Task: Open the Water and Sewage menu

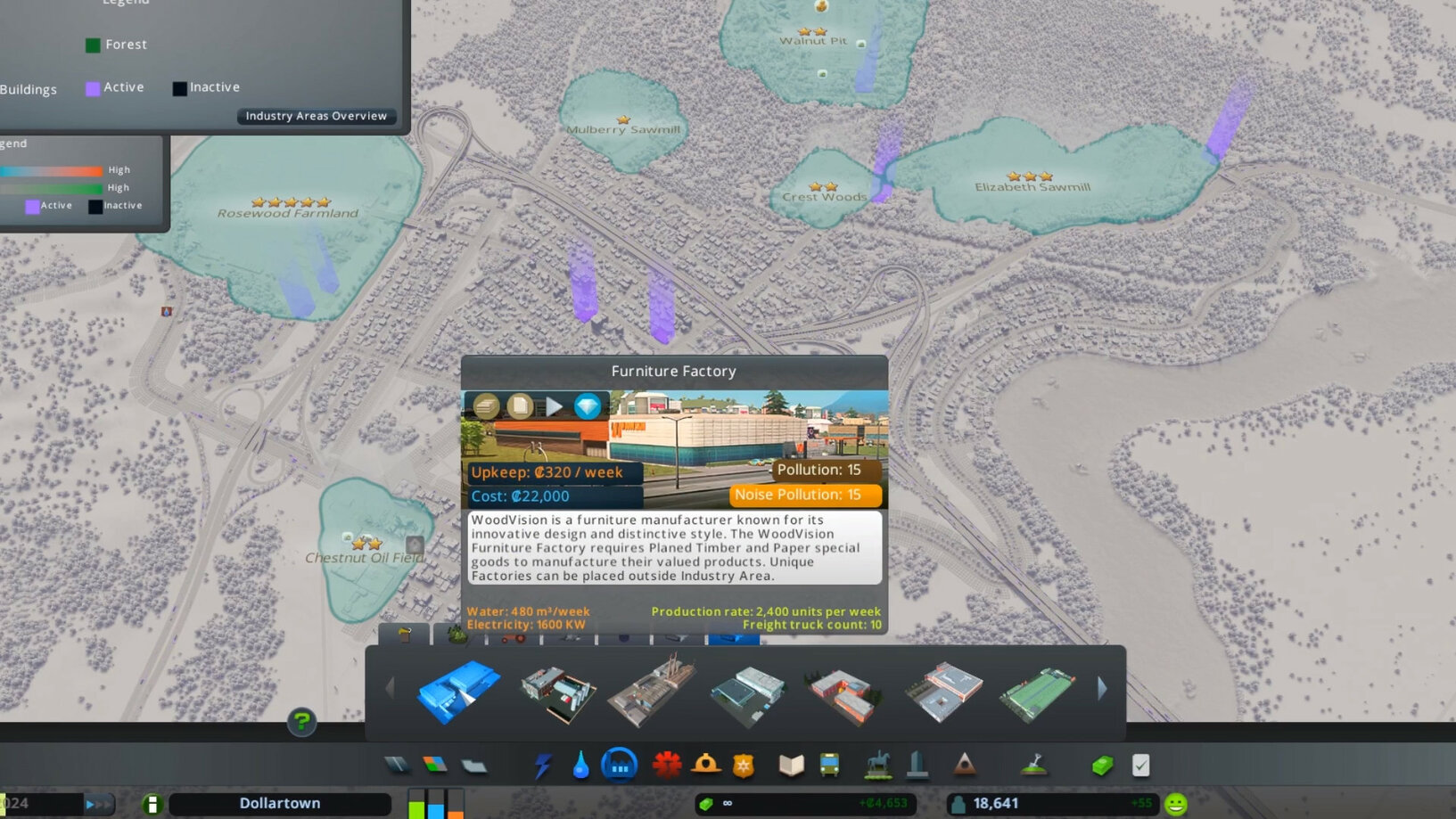Action: 580,764
